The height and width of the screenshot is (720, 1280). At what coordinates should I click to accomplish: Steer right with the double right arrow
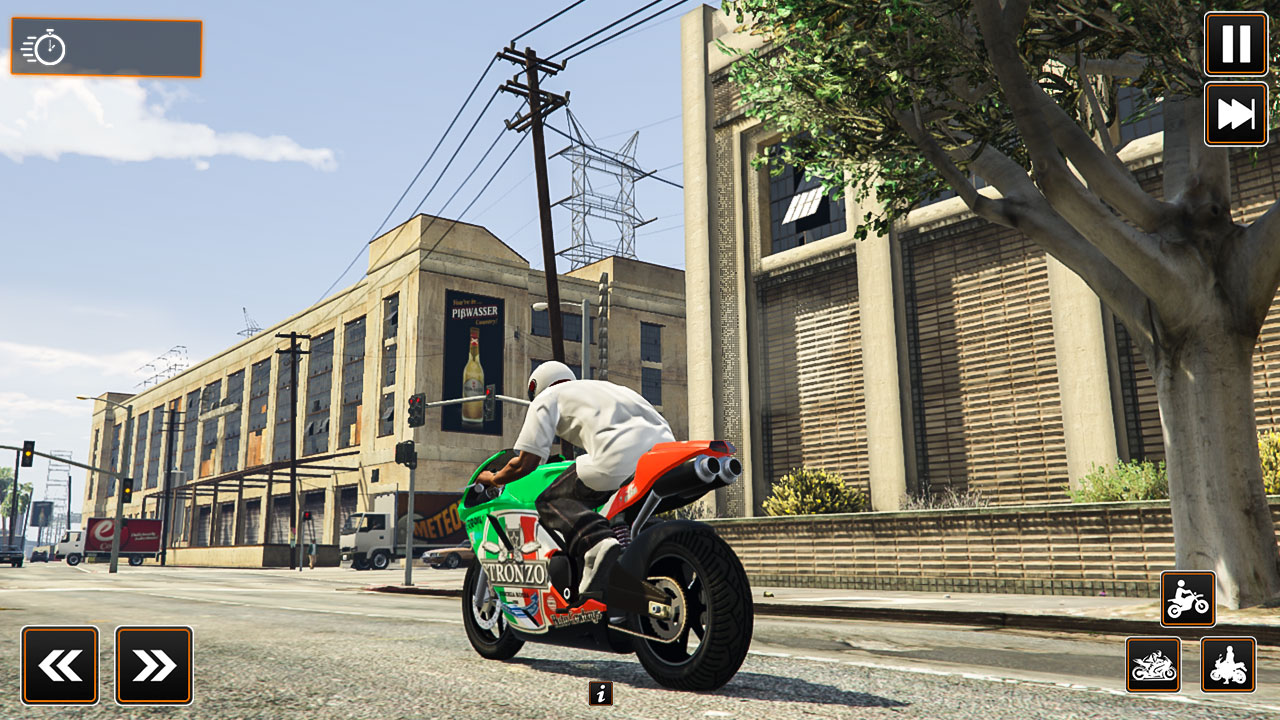point(154,665)
